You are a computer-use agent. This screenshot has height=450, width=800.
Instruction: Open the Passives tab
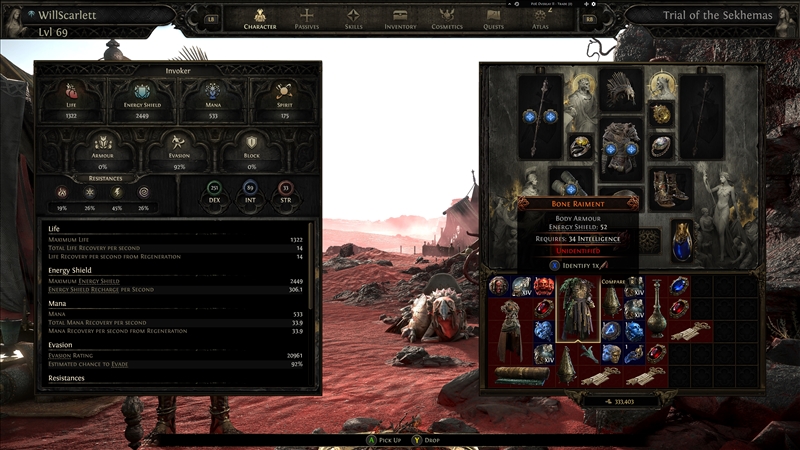tap(307, 19)
